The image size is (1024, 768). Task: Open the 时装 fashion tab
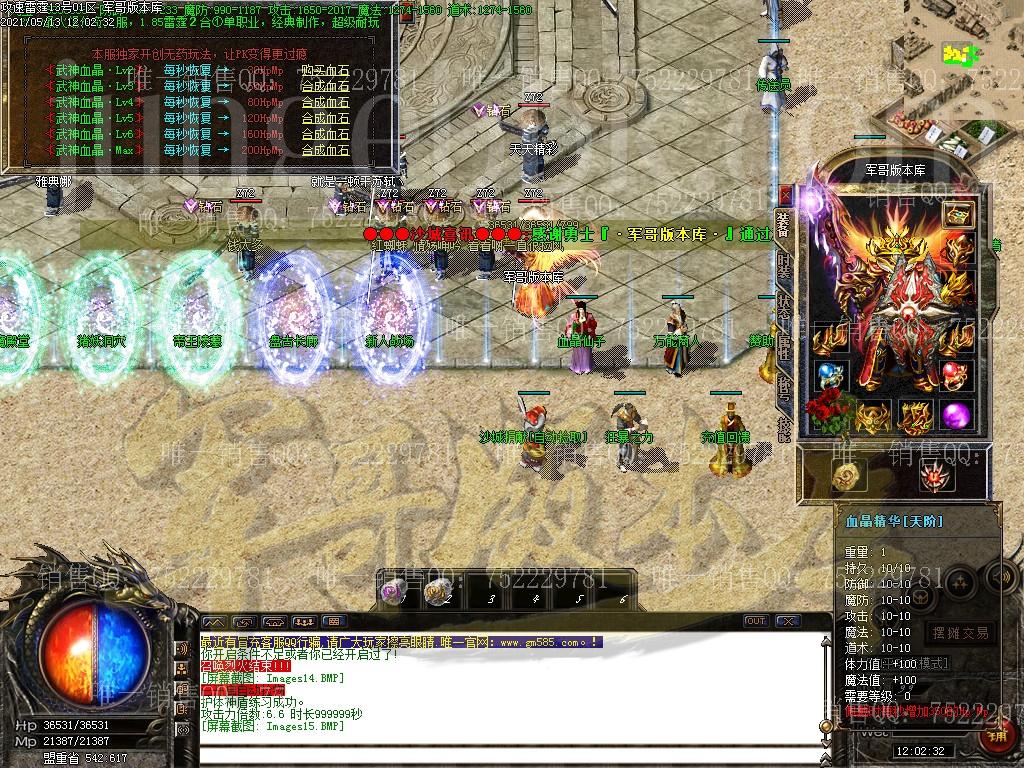coord(783,265)
